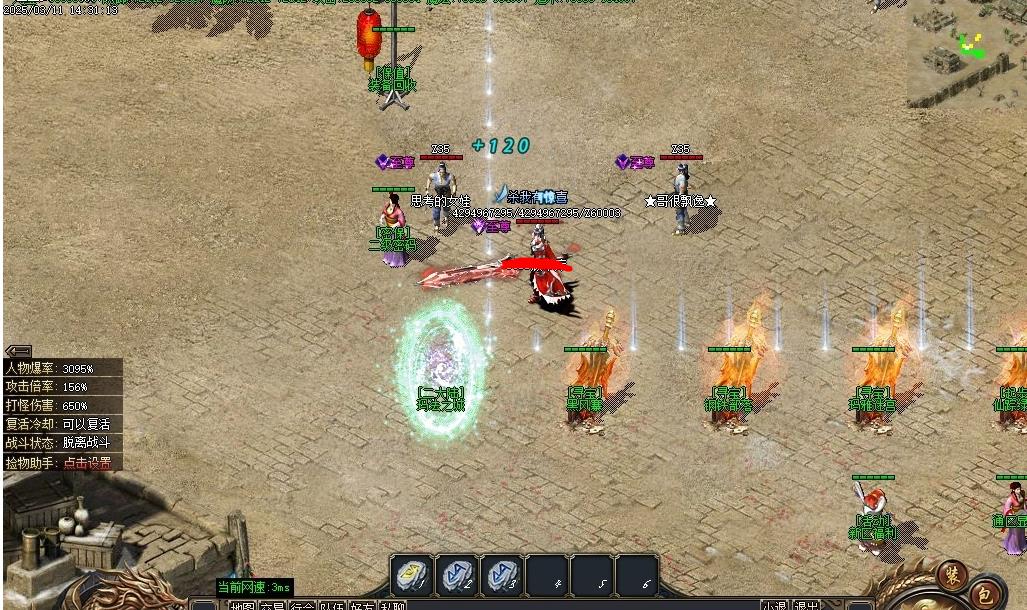1027x610 pixels.
Task: Open the bag with the 包 button
Action: tap(985, 593)
